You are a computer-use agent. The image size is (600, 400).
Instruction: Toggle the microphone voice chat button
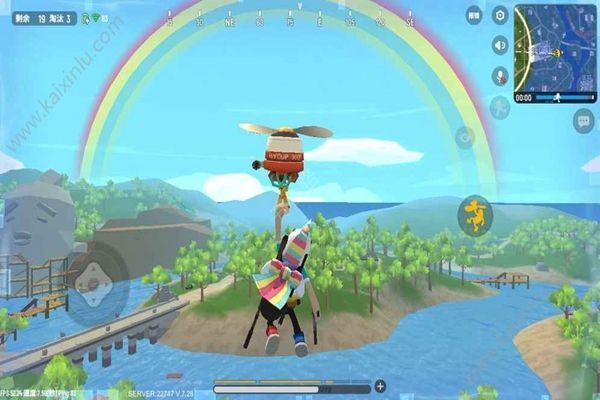point(500,75)
